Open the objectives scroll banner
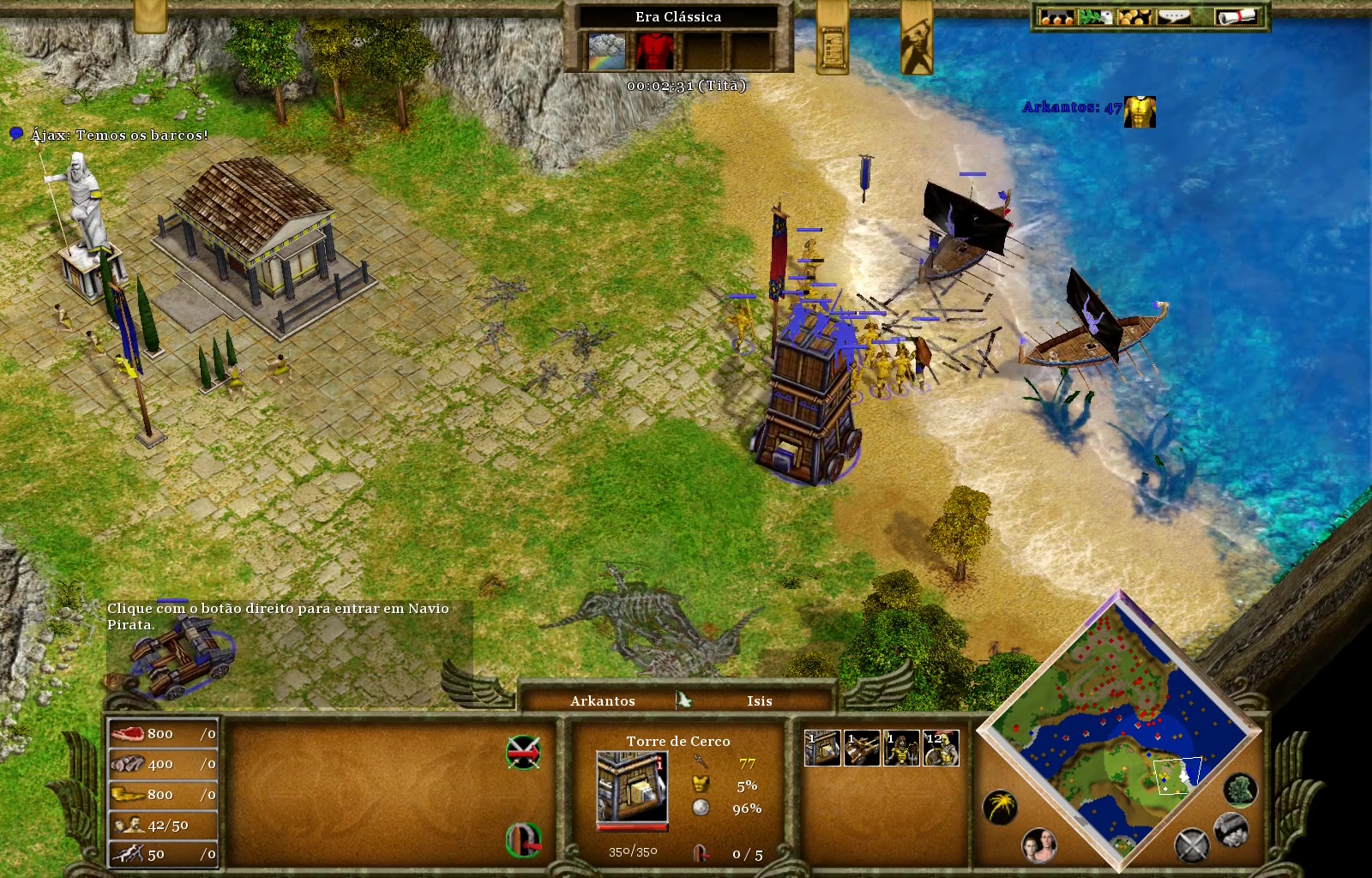Image resolution: width=1372 pixels, height=878 pixels. pyautogui.click(x=832, y=43)
